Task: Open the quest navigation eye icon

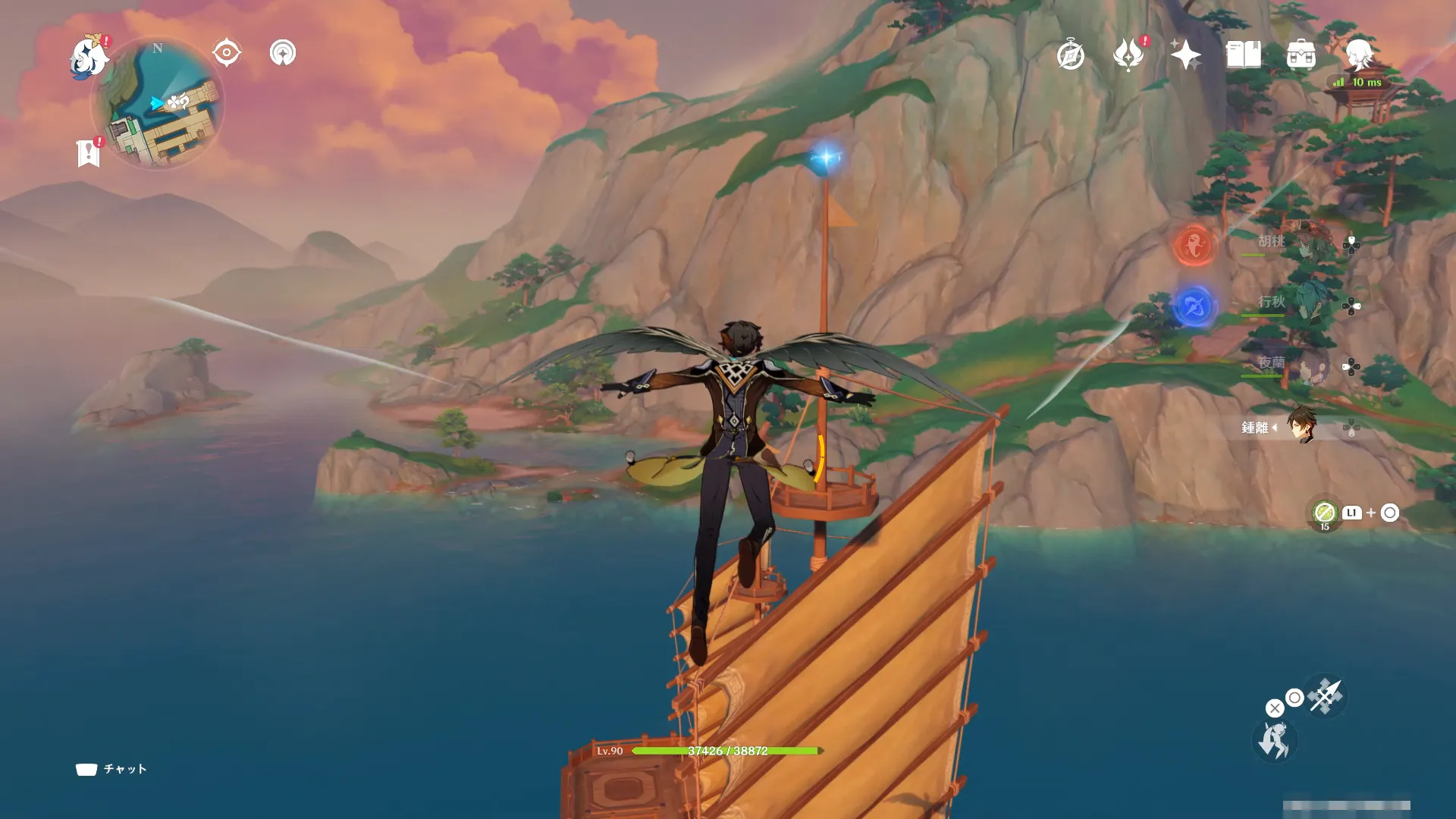Action: pos(226,53)
